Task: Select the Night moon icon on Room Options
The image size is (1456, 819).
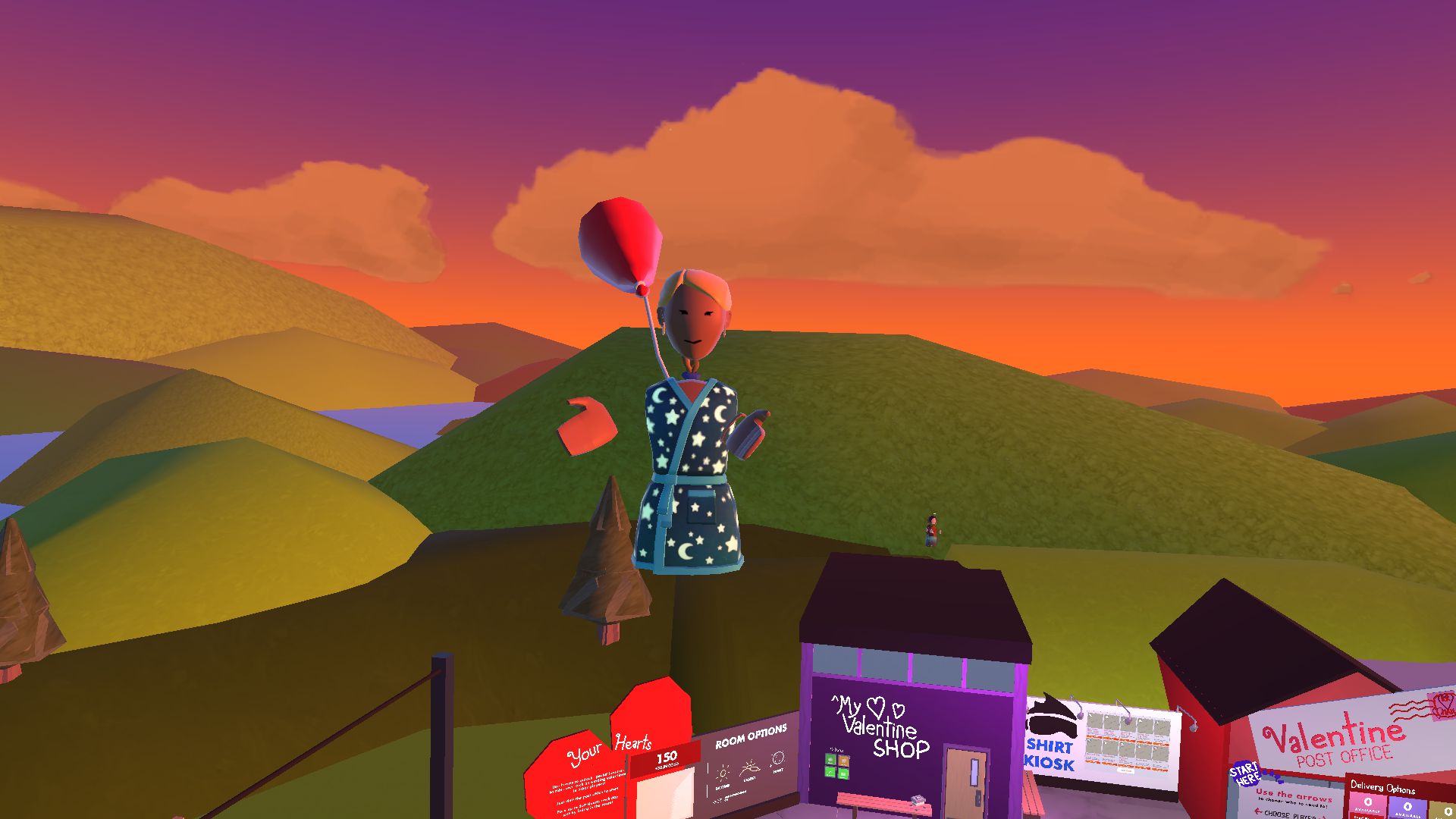Action: pyautogui.click(x=777, y=758)
